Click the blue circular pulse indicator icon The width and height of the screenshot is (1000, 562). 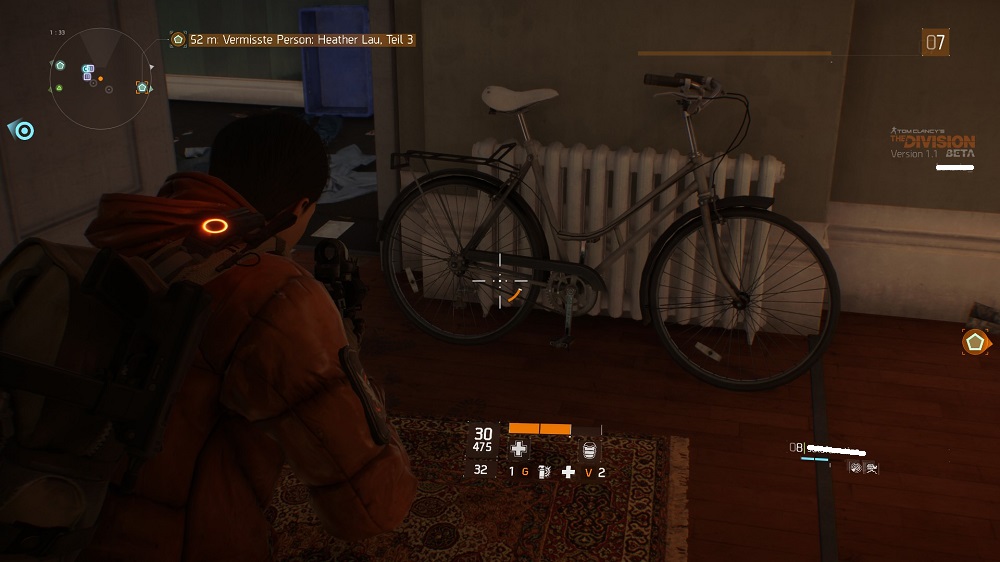tap(24, 130)
